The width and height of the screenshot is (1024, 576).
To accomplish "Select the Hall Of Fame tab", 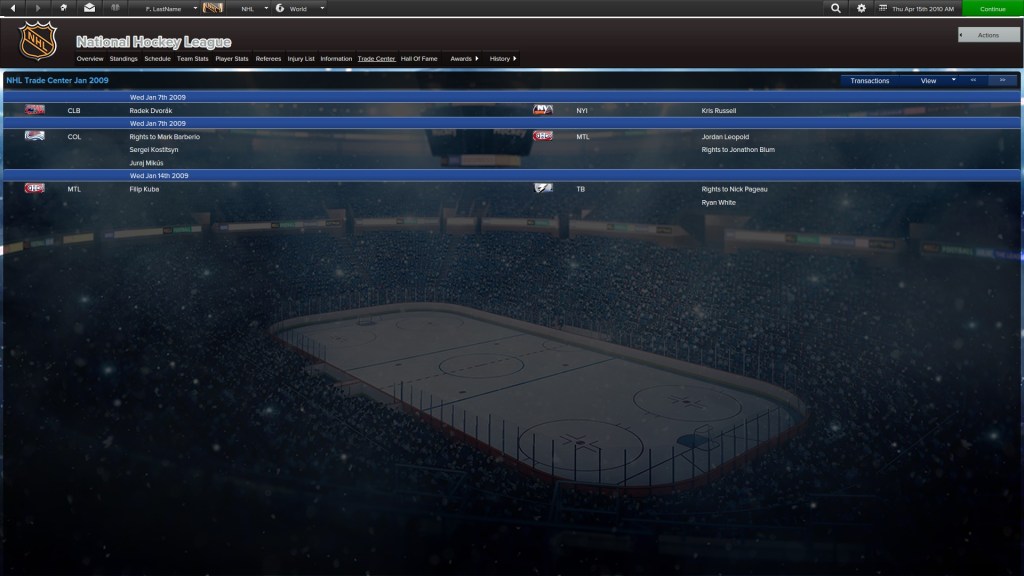I will tap(419, 59).
